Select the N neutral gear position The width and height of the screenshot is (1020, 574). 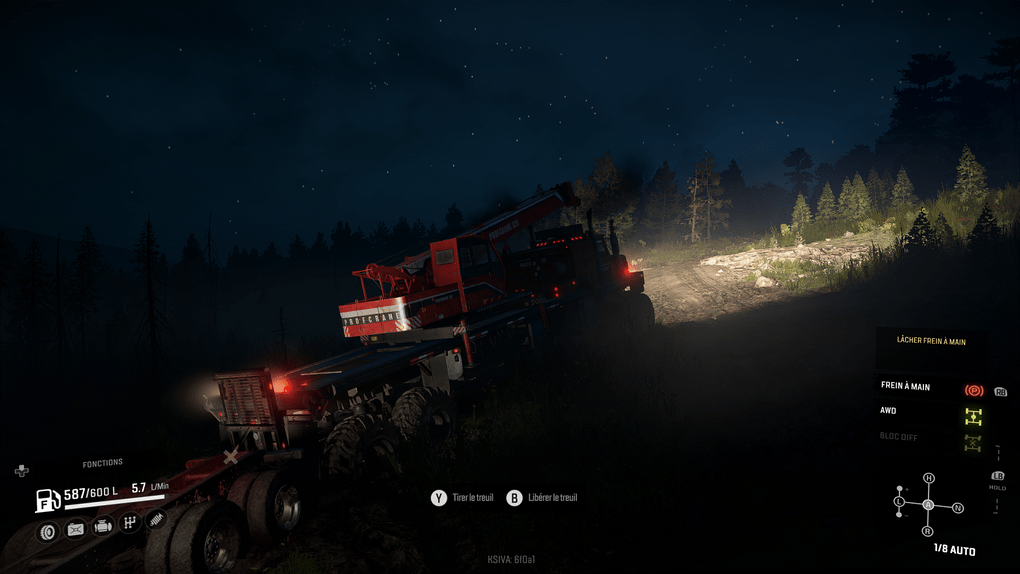point(958,508)
